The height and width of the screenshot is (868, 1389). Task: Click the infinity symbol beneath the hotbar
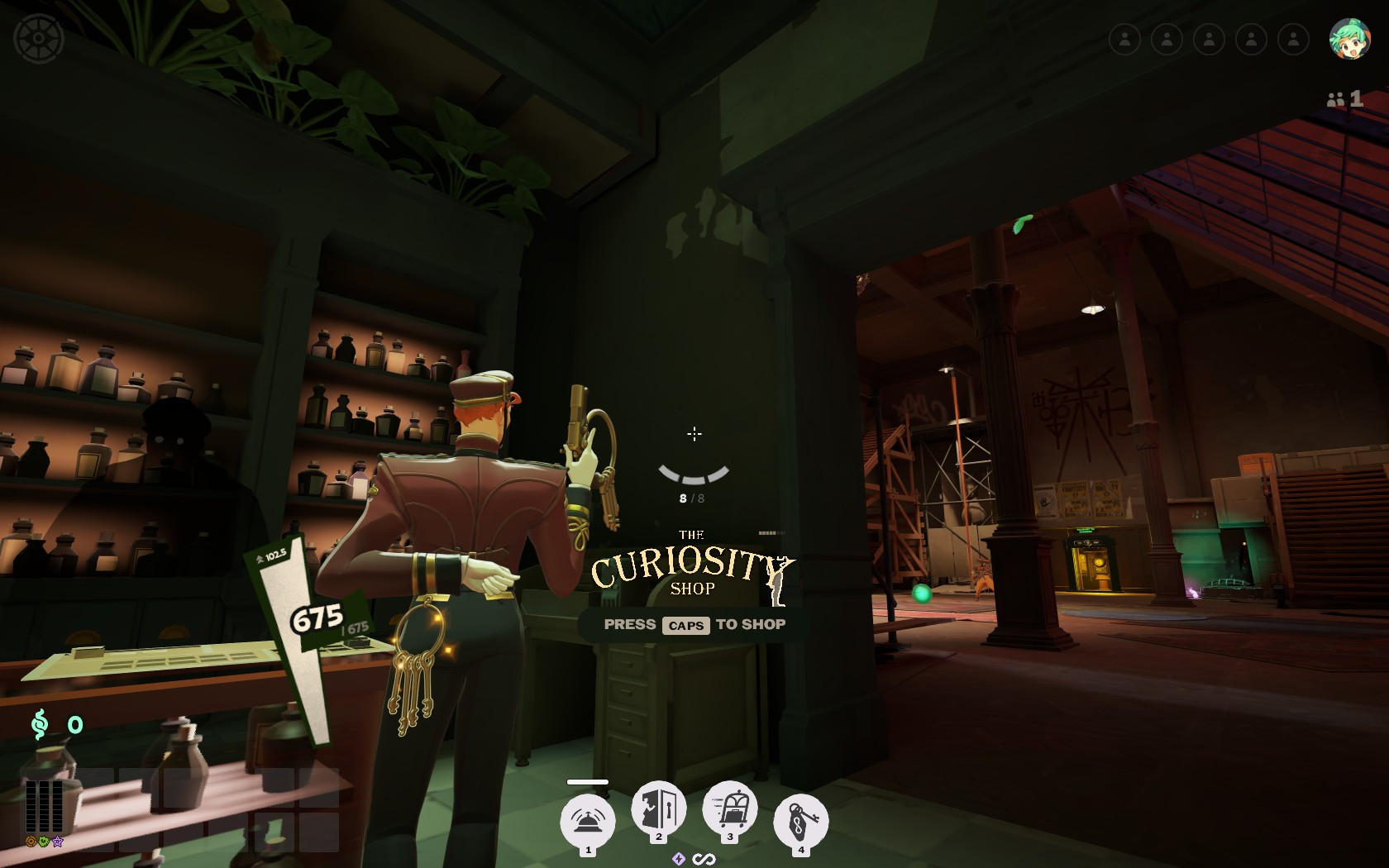click(704, 859)
